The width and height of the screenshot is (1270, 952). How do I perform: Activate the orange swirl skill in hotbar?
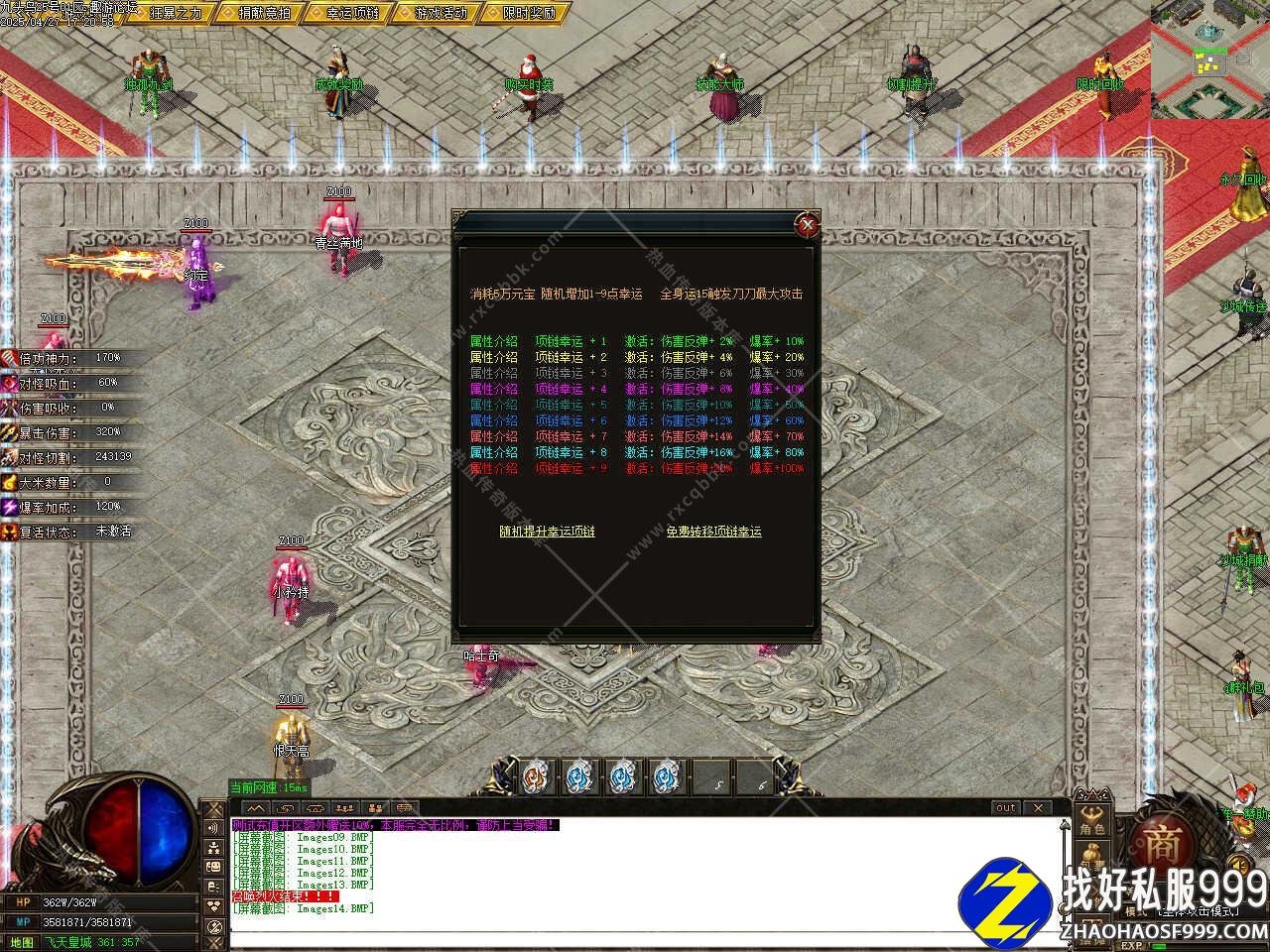click(x=536, y=777)
